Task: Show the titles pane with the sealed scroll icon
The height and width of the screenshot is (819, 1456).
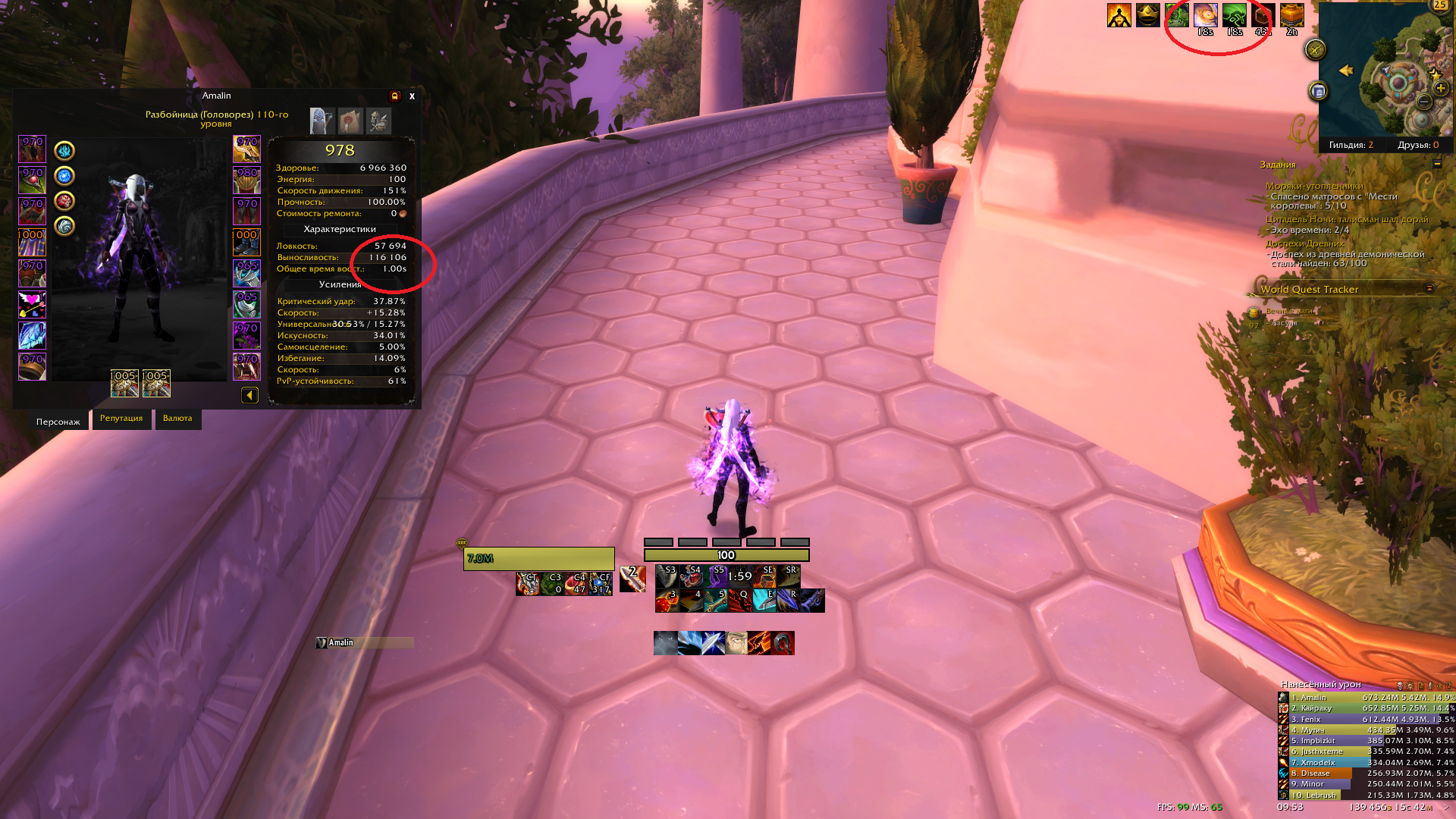Action: click(350, 121)
